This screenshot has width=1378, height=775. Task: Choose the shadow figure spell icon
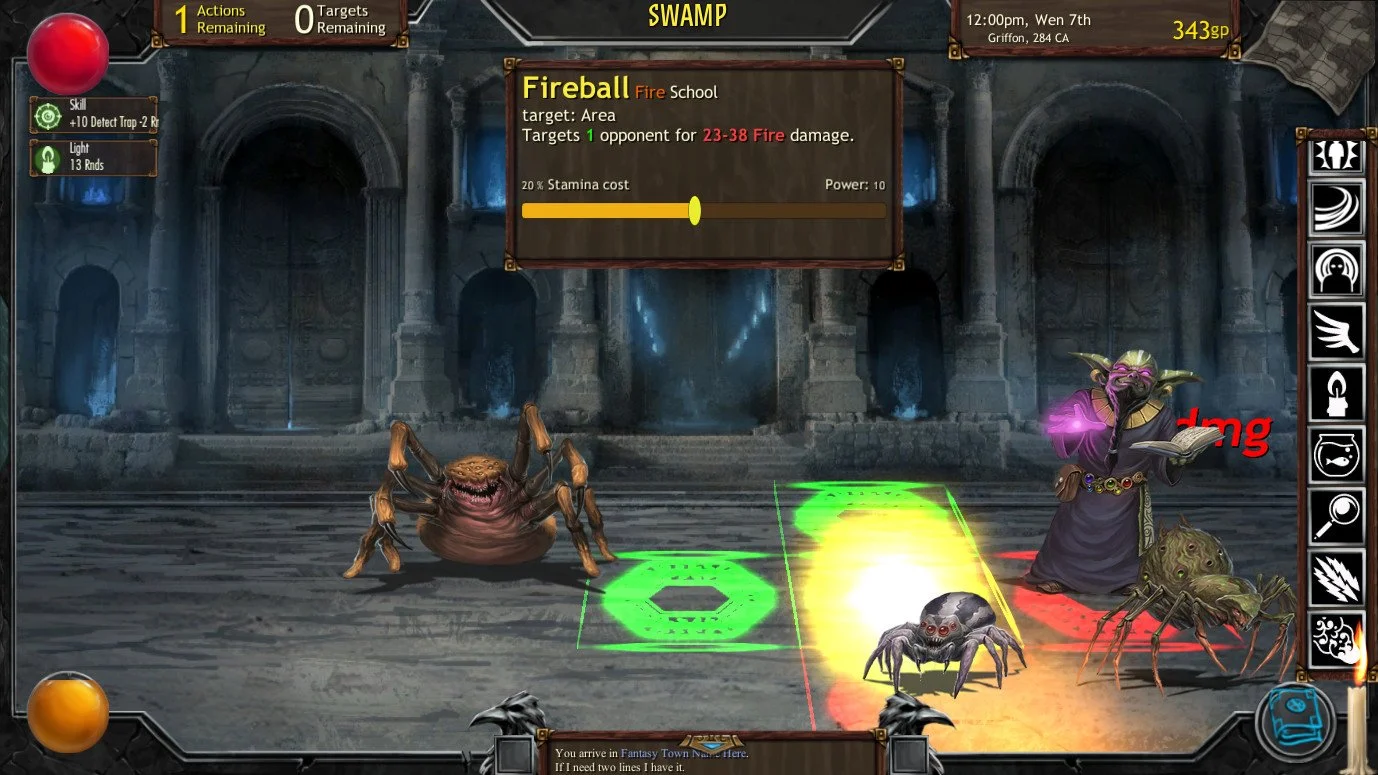(1337, 270)
